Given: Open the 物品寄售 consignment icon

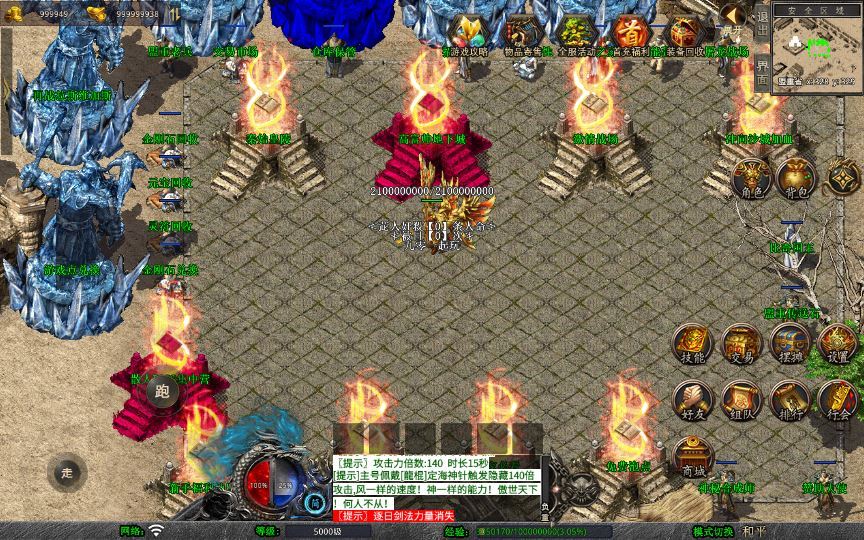Looking at the screenshot, I should click(x=521, y=33).
